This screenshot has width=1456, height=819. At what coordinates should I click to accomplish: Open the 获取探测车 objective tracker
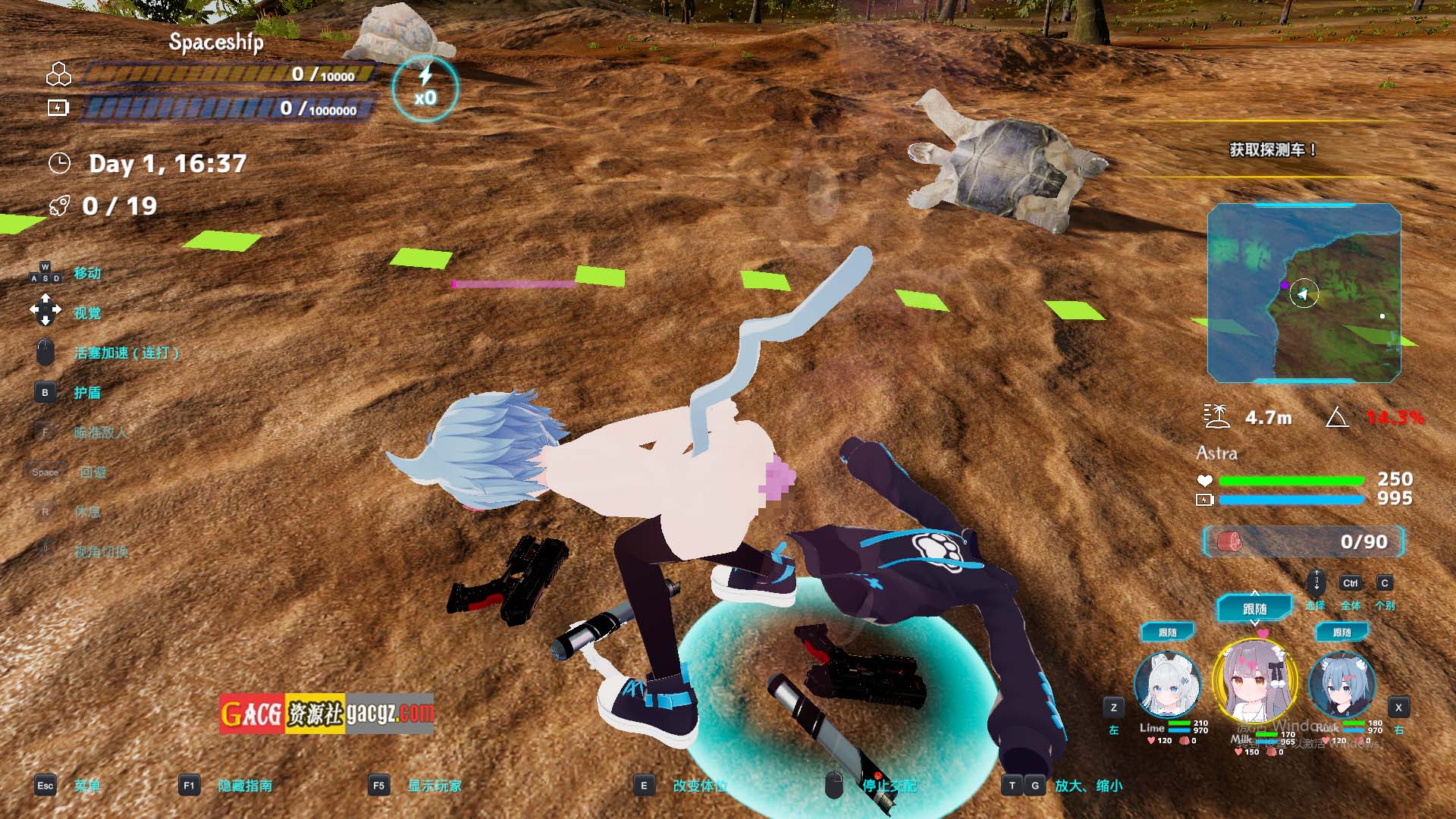coord(1272,150)
